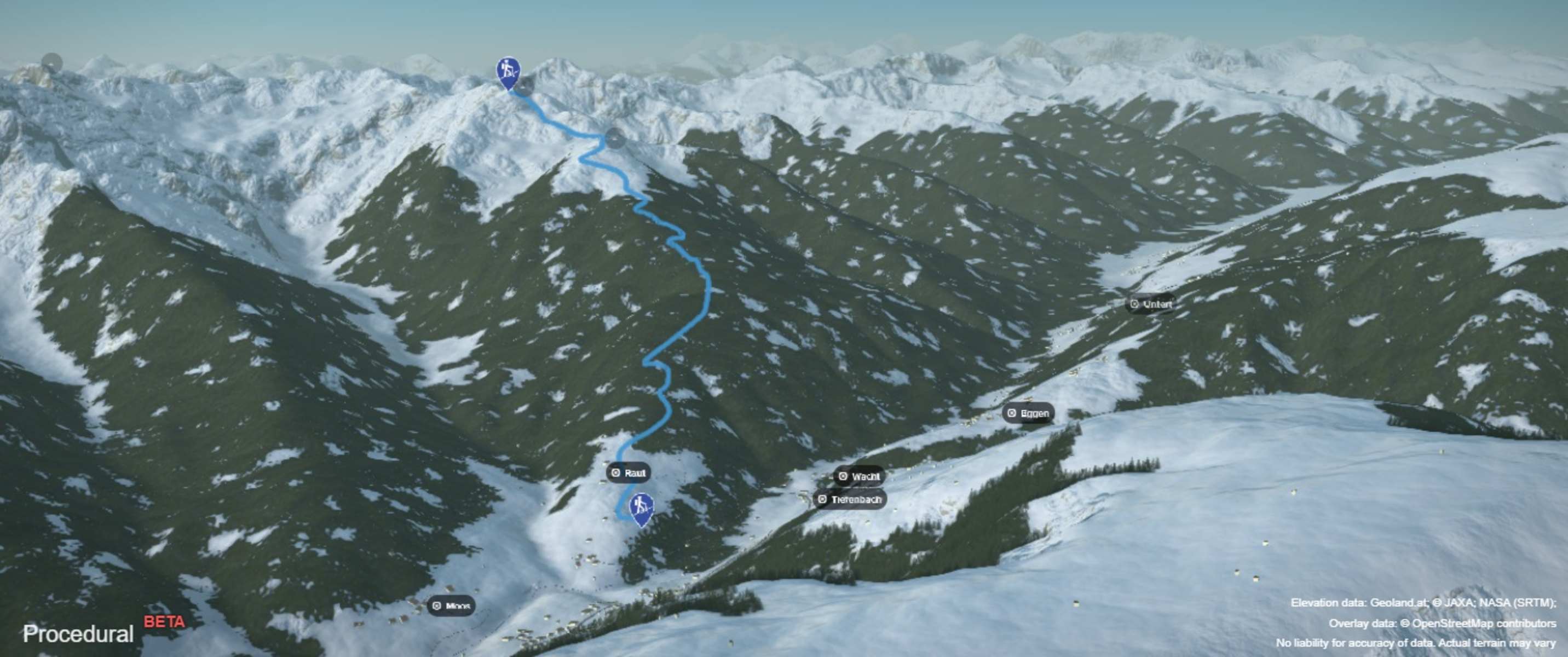Viewport: 1568px width, 657px height.
Task: Select the Raut place label
Action: tap(628, 472)
